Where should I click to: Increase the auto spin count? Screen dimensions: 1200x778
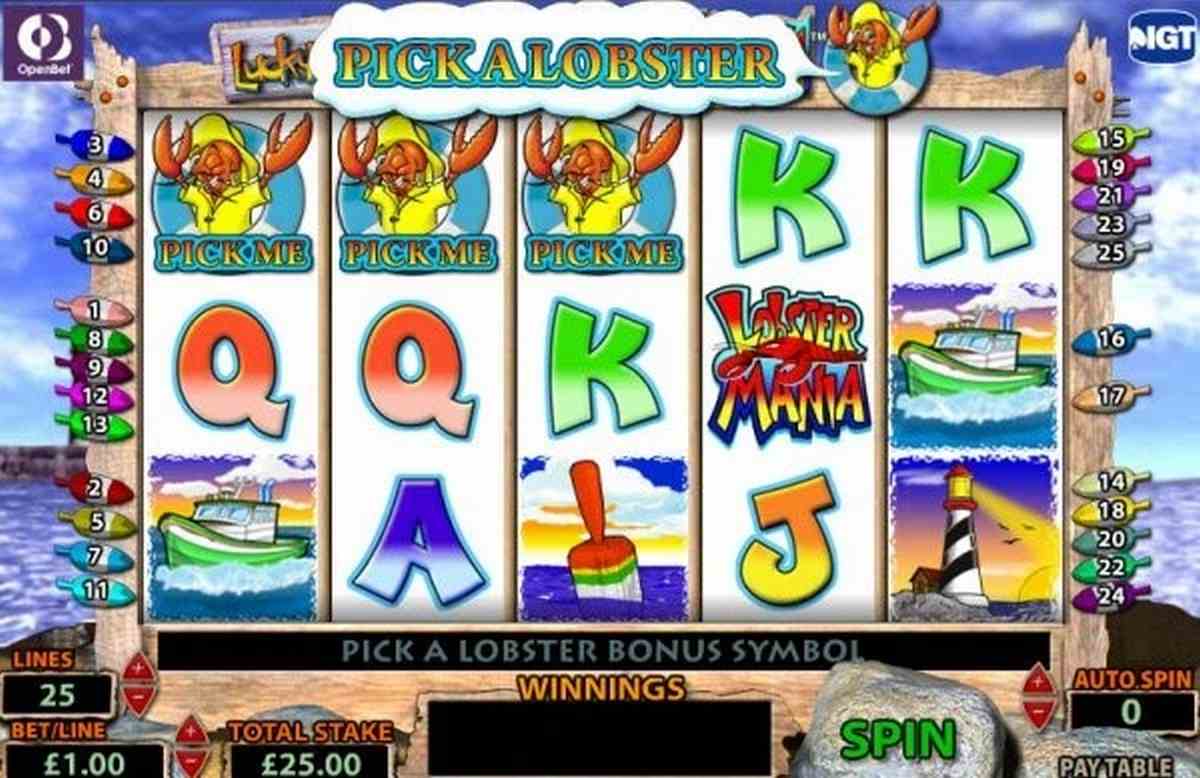pyautogui.click(x=1040, y=682)
